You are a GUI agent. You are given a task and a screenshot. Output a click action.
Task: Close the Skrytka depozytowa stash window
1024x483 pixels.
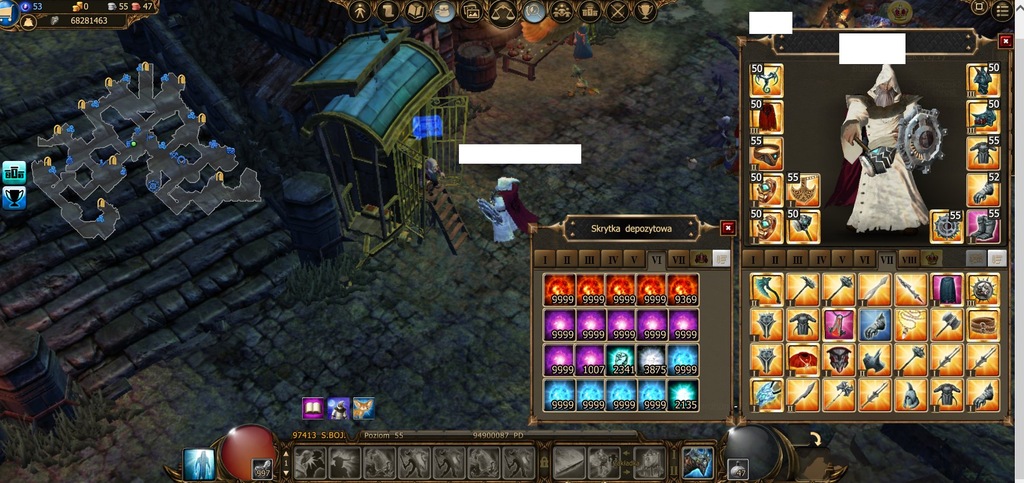[x=727, y=228]
